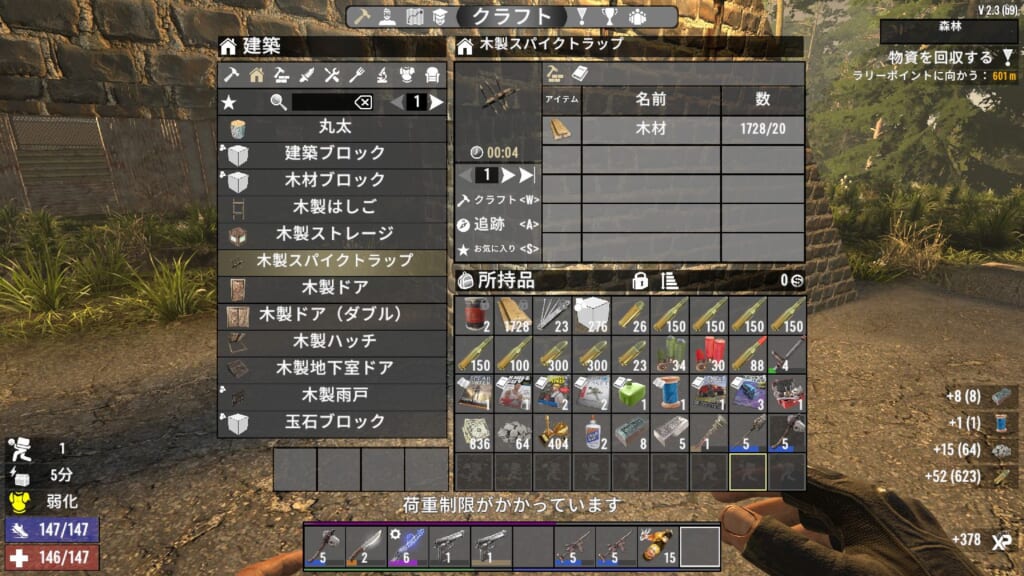Screen dimensions: 1024x576
Task: Select the glue bottle in inventory
Action: pyautogui.click(x=591, y=433)
